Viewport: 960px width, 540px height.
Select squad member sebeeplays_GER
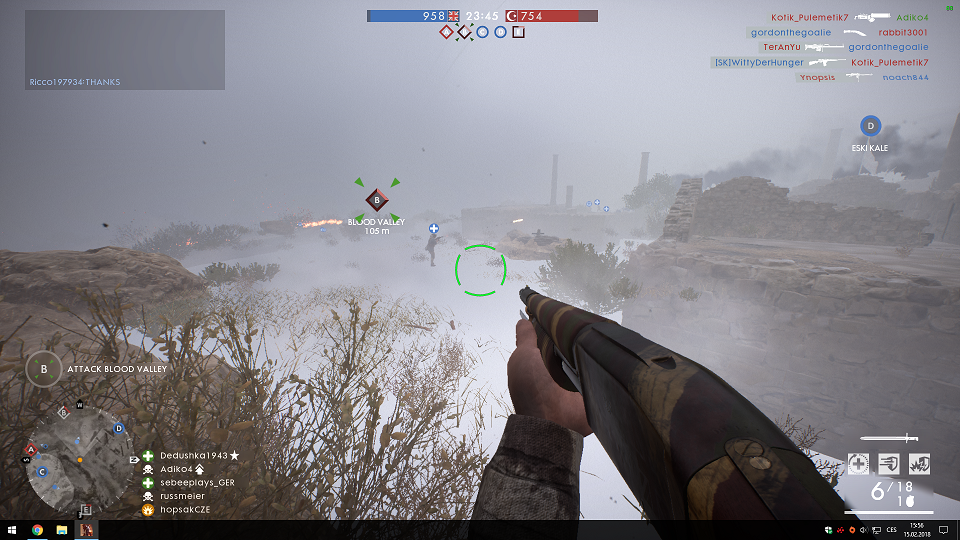pos(197,482)
